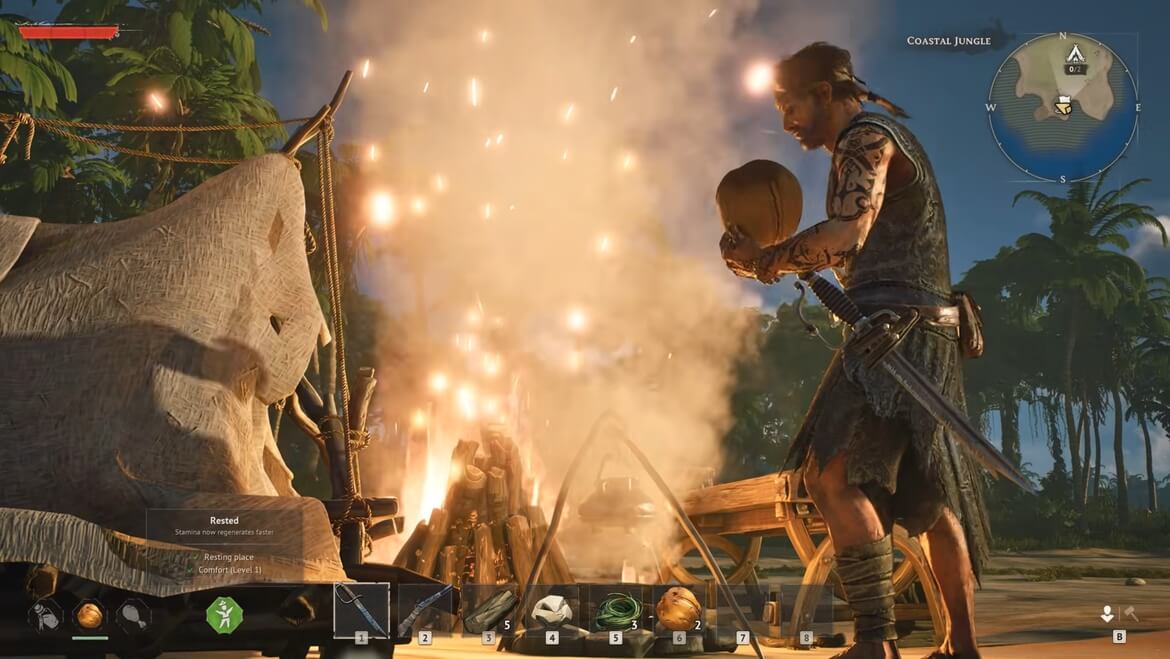Choose the wood planks stack in slot 3

(x=488, y=610)
